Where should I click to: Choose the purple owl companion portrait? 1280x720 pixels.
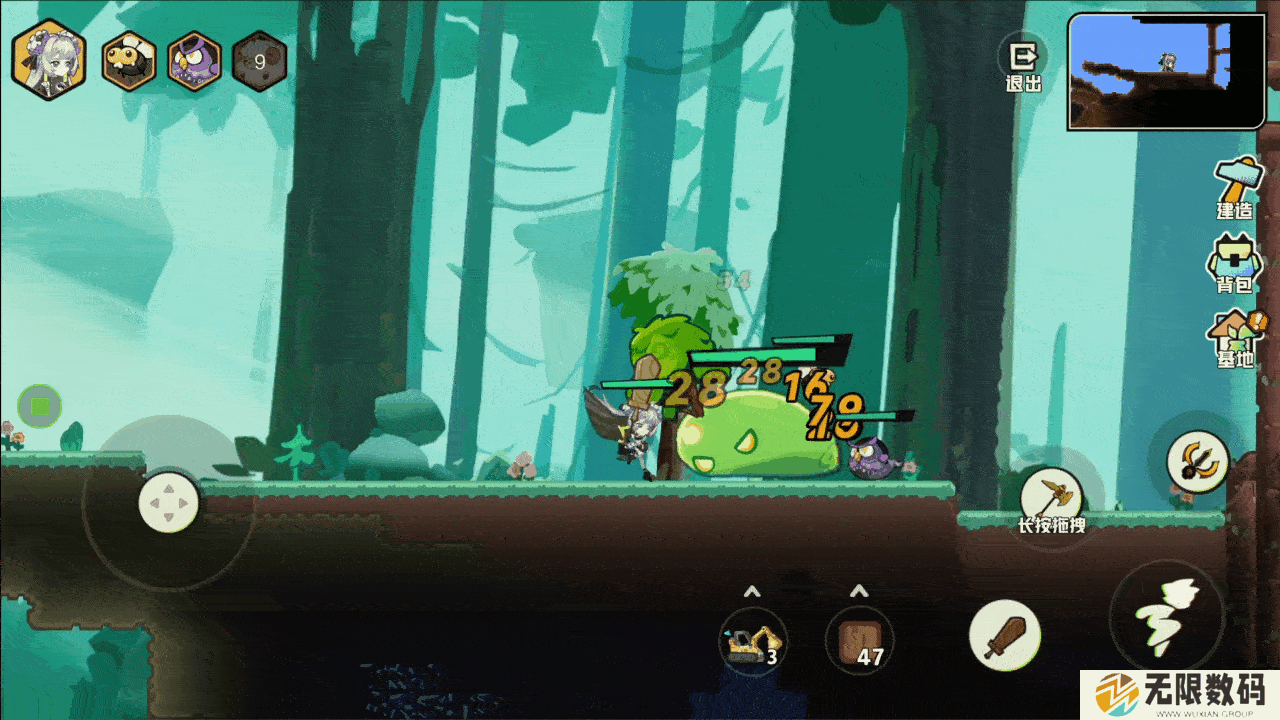click(x=194, y=61)
